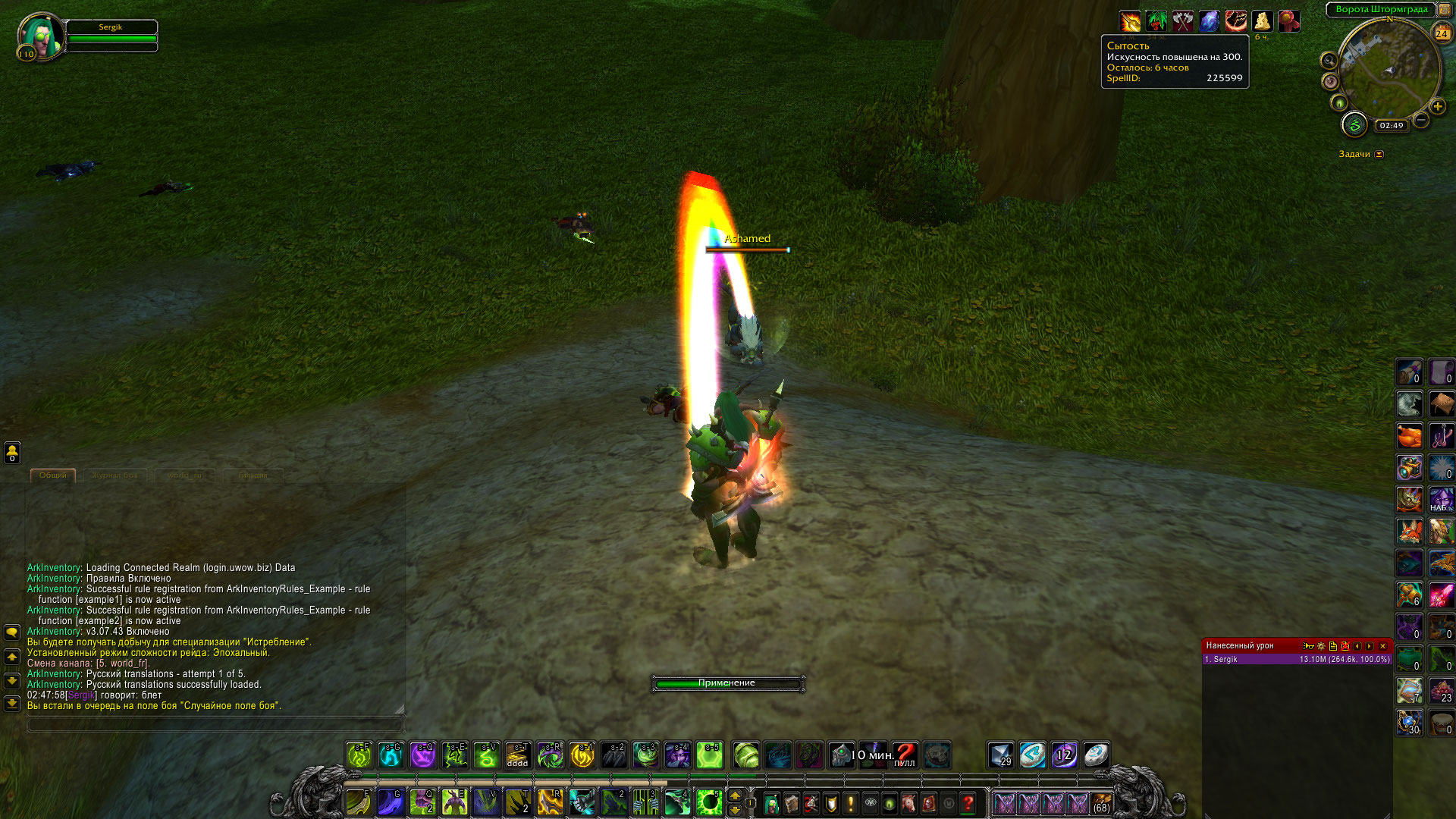Collapse the Задачи objectives tracker

(1379, 154)
